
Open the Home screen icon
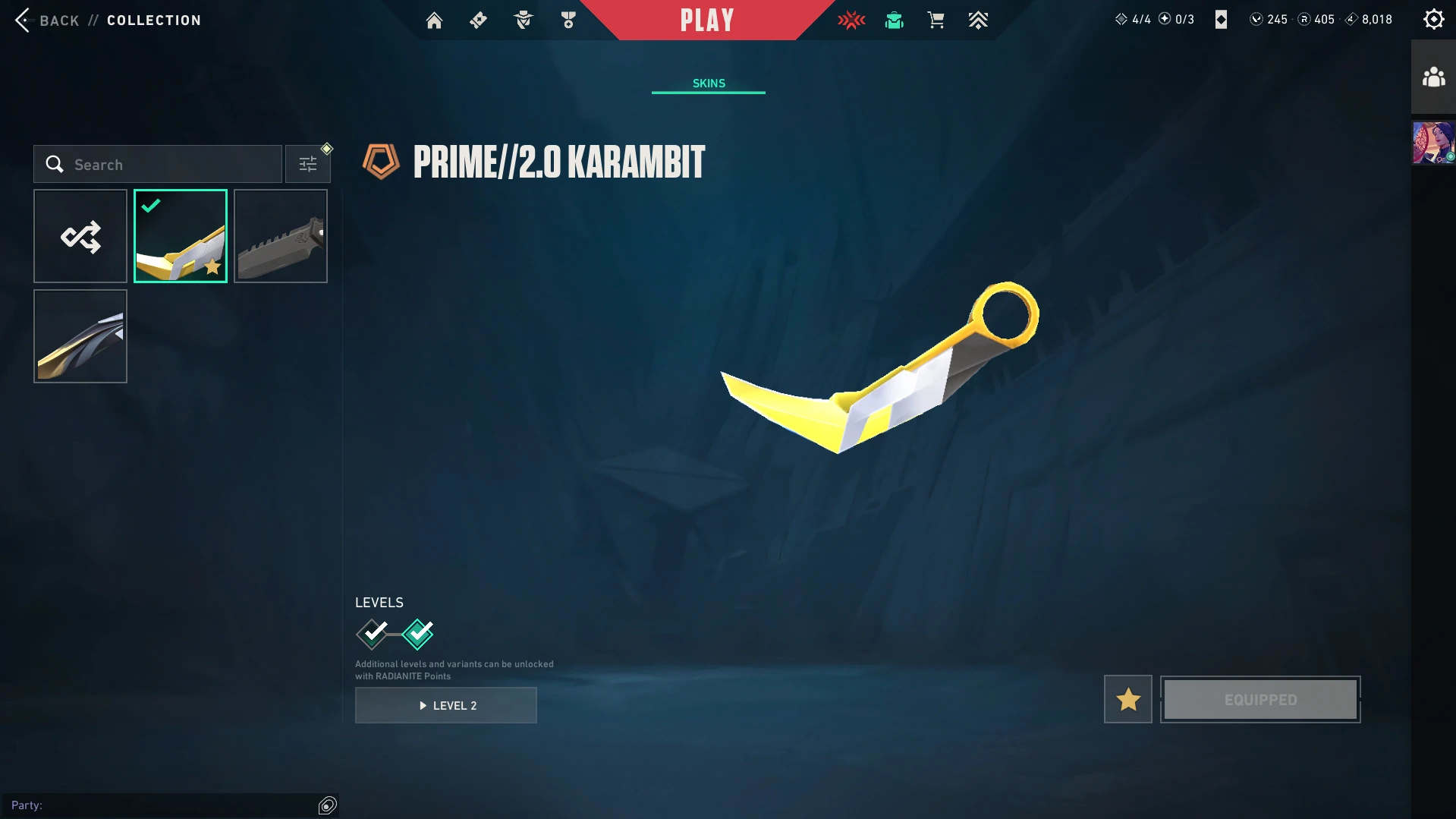434,20
